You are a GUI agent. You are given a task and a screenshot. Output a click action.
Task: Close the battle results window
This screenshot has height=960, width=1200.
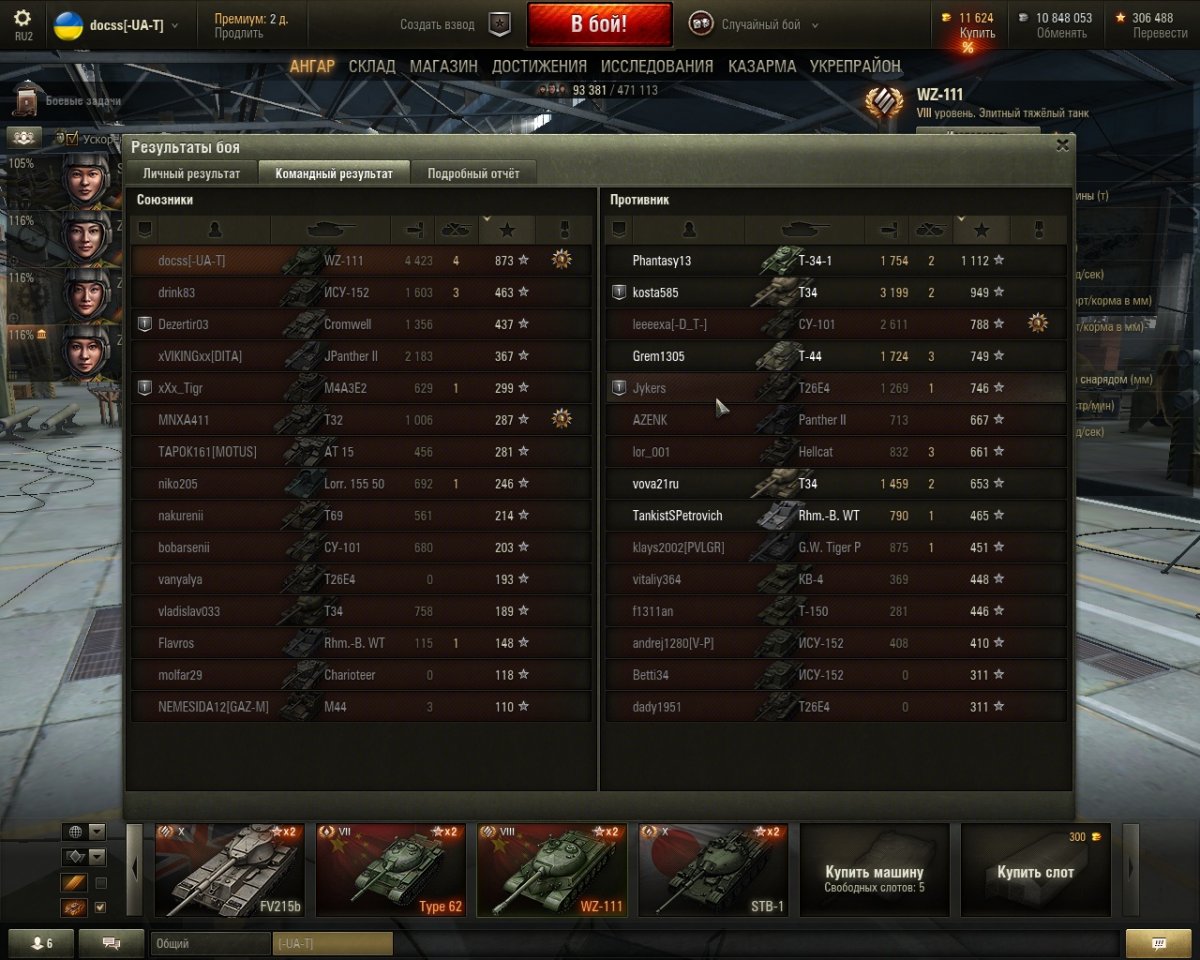click(x=1062, y=145)
